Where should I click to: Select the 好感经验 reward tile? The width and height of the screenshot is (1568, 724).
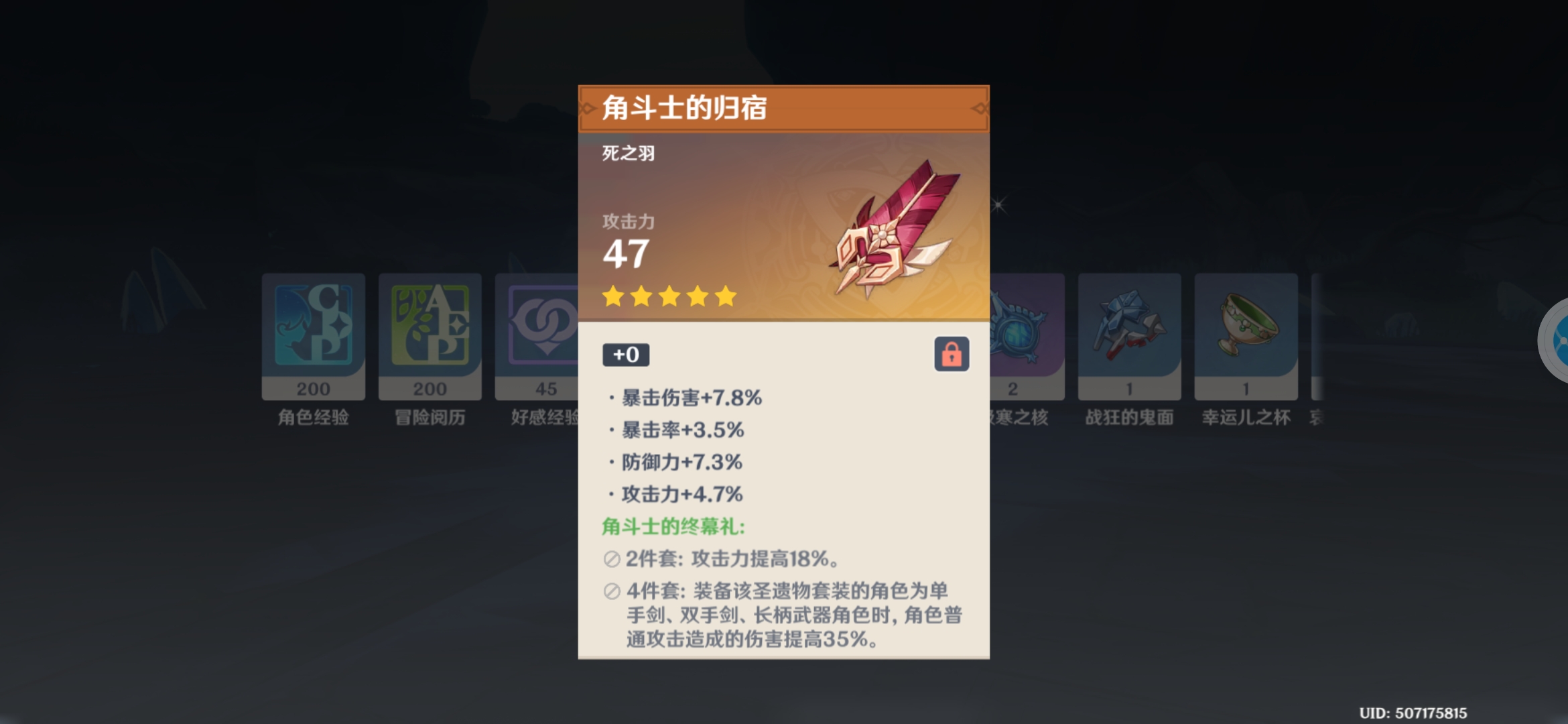point(537,335)
